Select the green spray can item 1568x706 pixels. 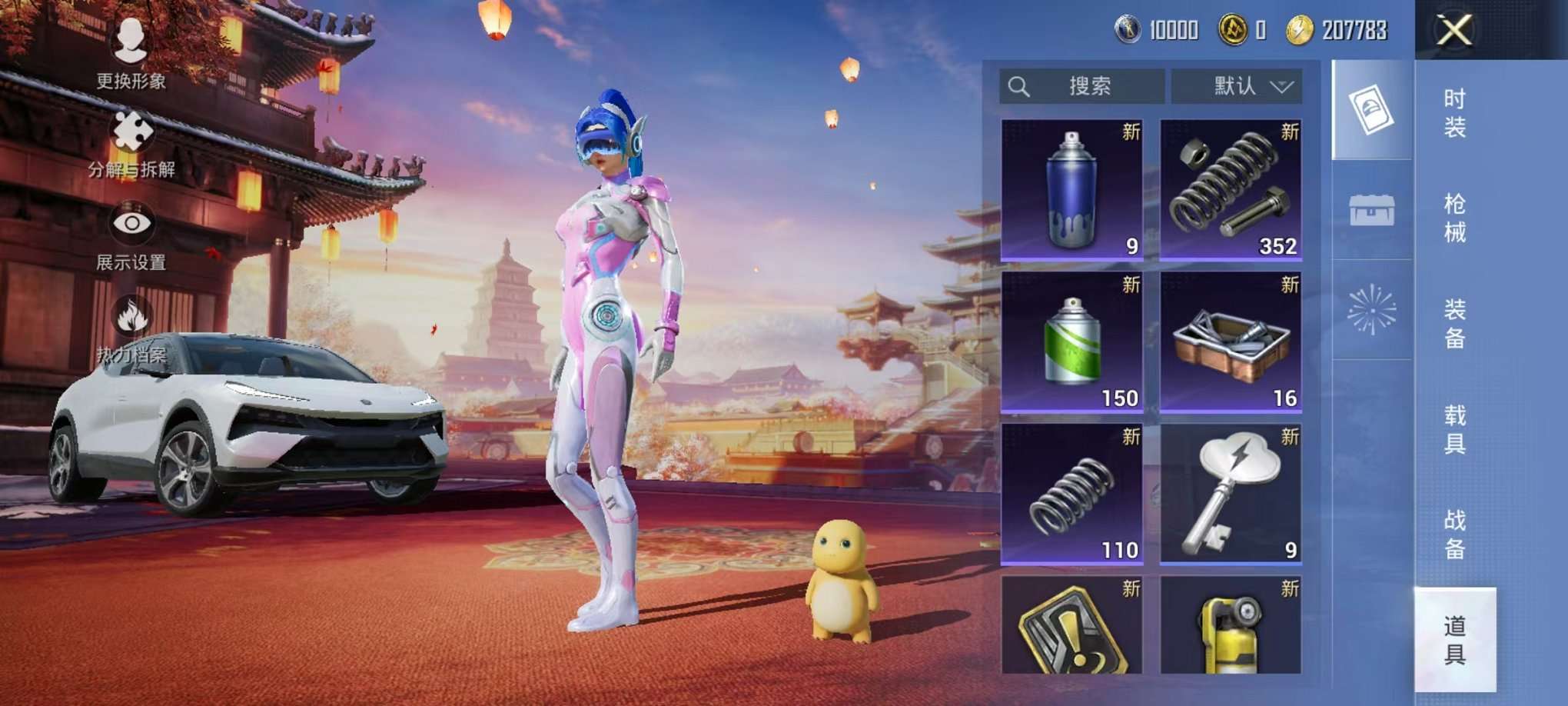pyautogui.click(x=1071, y=341)
